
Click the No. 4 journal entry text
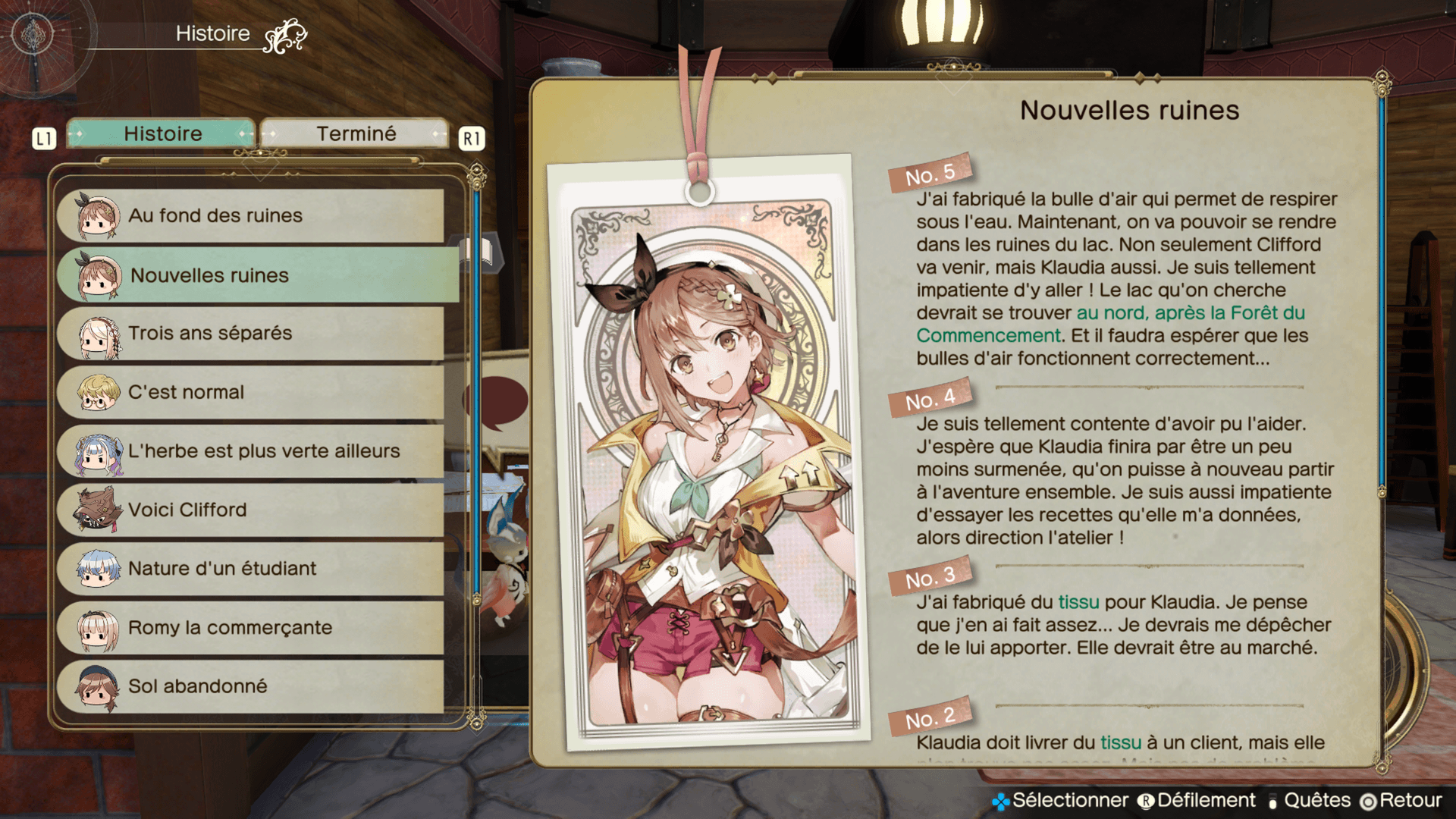point(1126,480)
